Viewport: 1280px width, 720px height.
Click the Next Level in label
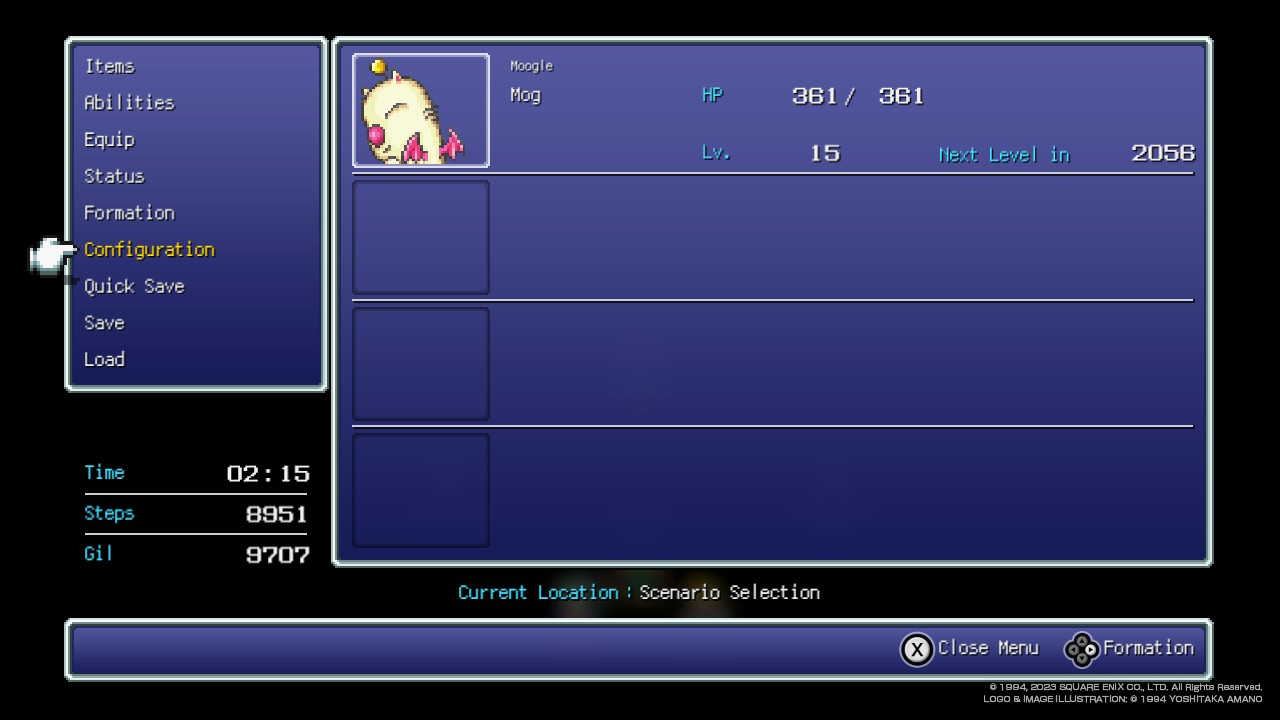point(1004,155)
